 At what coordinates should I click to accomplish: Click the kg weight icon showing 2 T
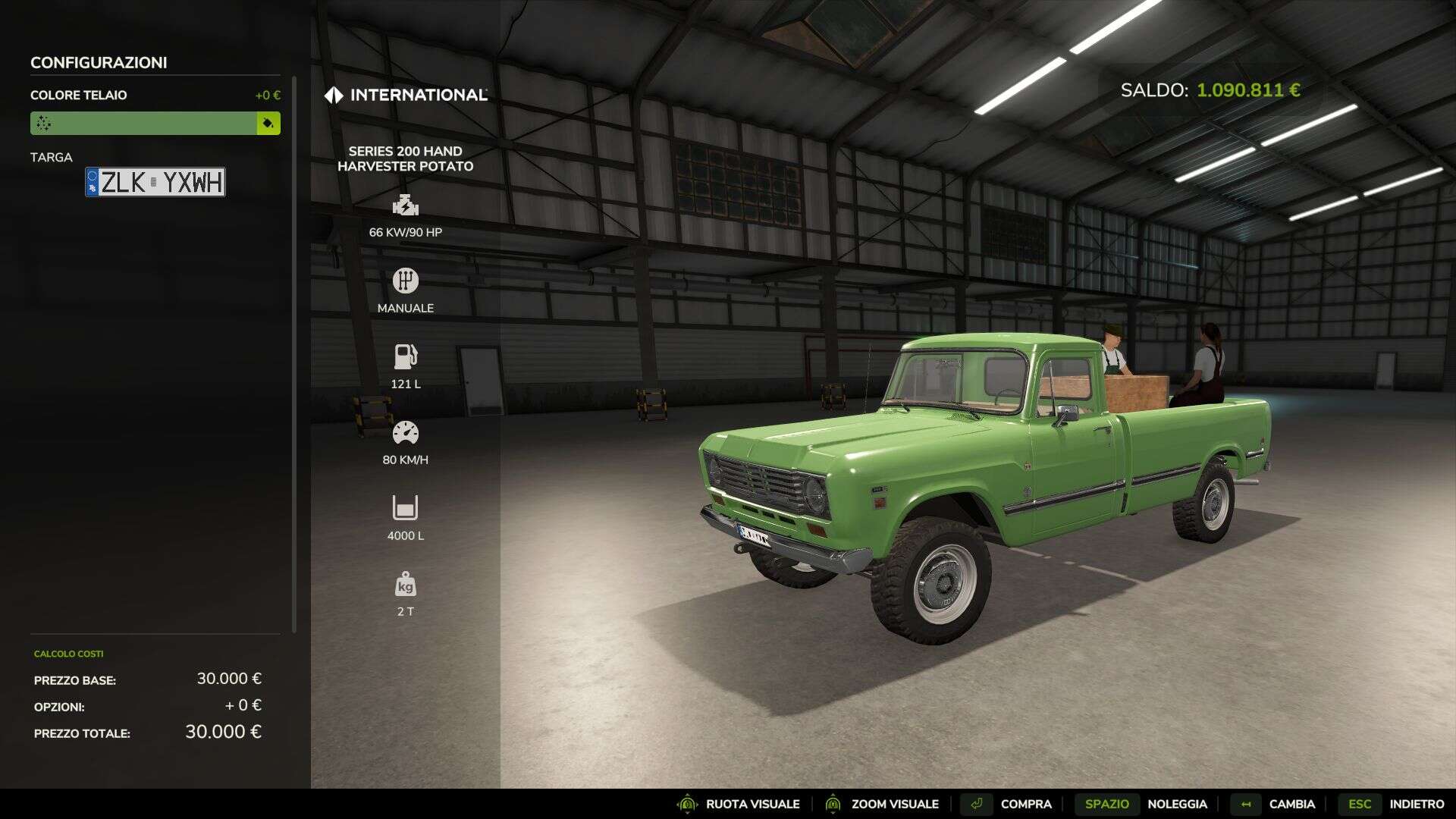pos(406,585)
